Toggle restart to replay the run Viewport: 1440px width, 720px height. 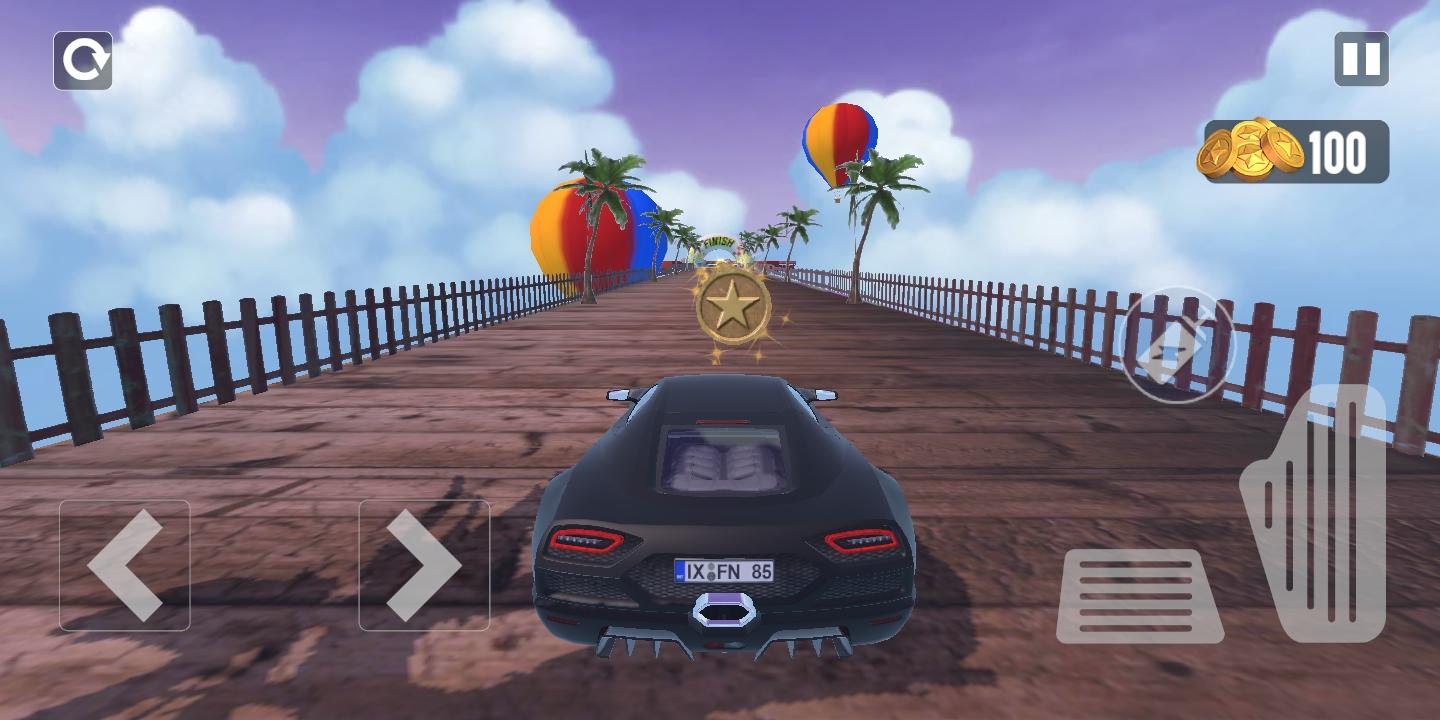pos(84,60)
